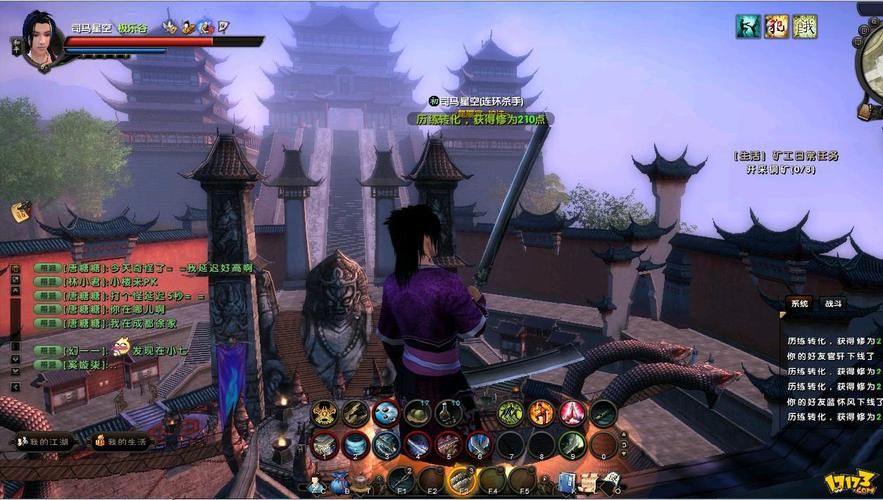The image size is (883, 500).
Task: Click the 饿 hunger status icon
Action: [x=804, y=26]
